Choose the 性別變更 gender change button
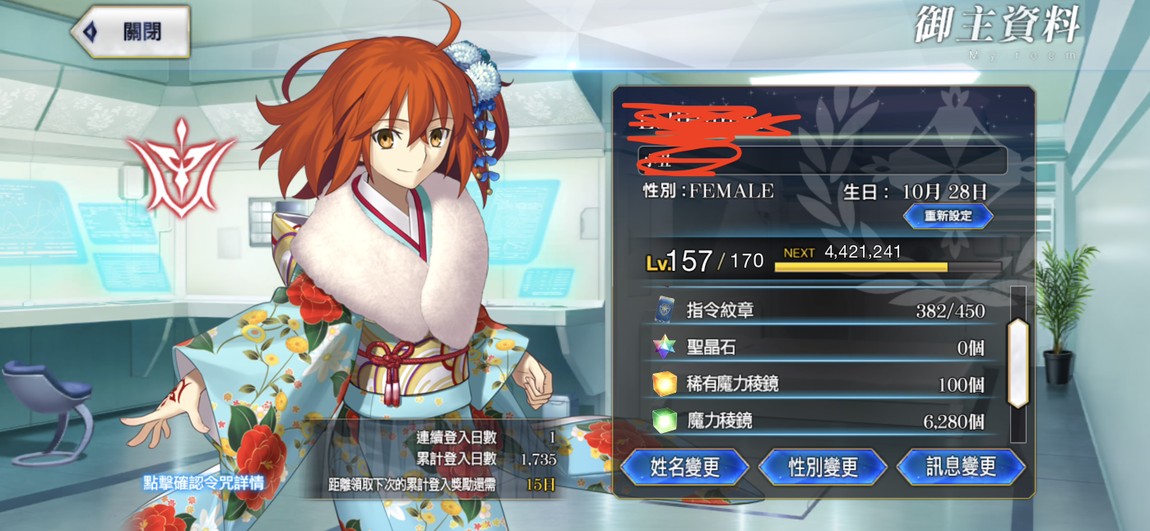1150x531 pixels. point(822,467)
